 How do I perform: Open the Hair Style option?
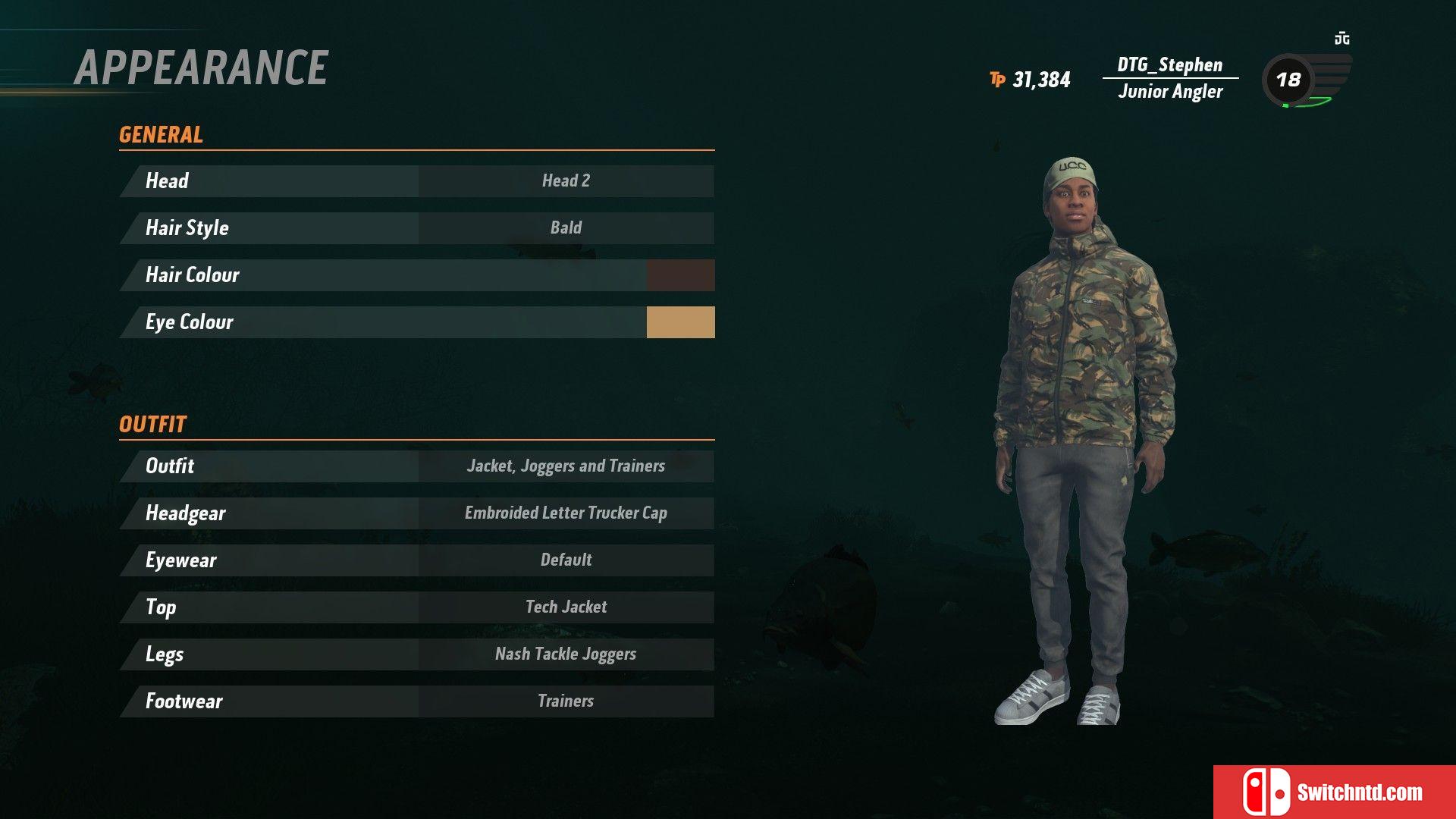[x=416, y=228]
